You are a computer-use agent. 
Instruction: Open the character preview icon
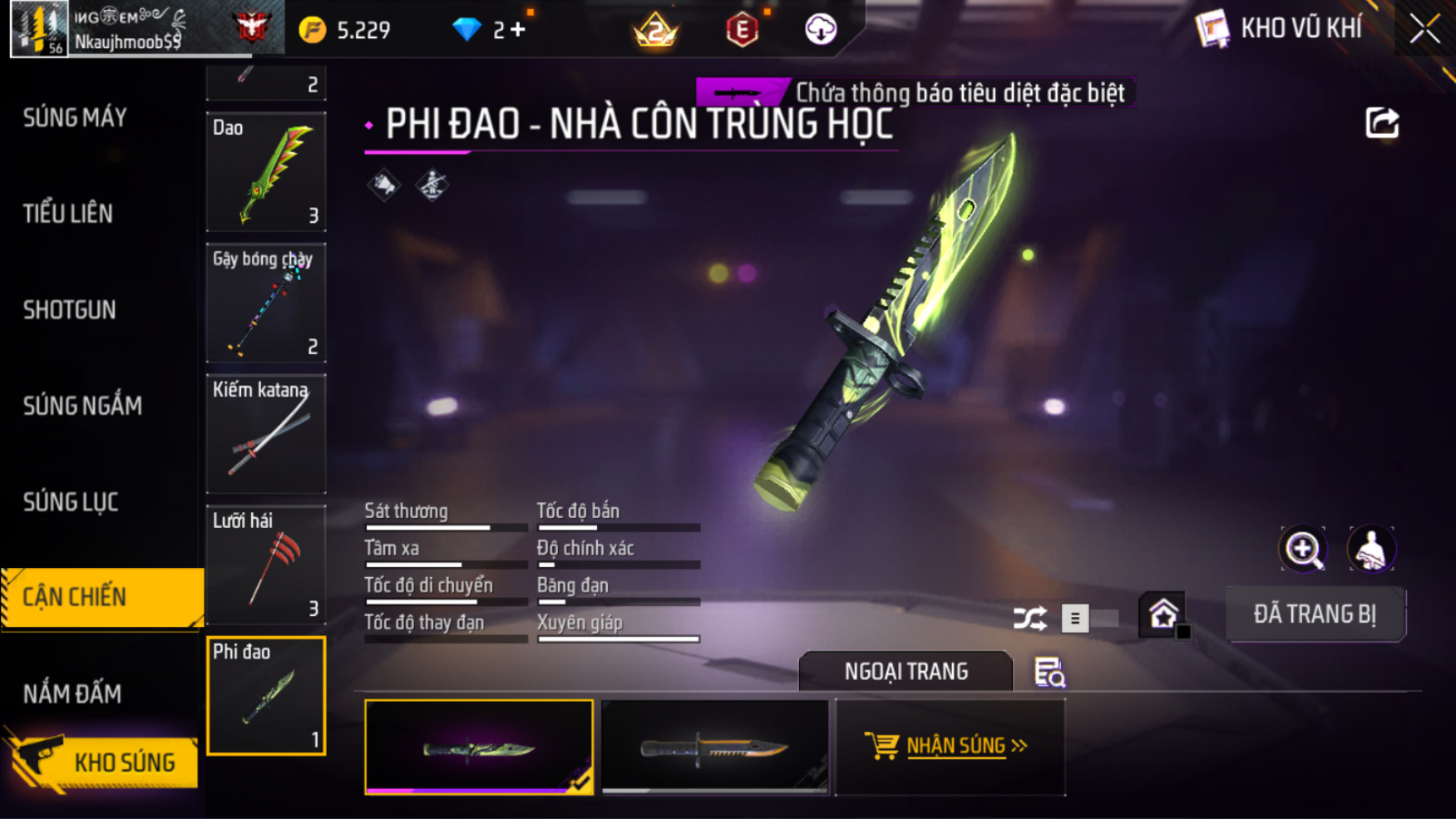(1370, 549)
